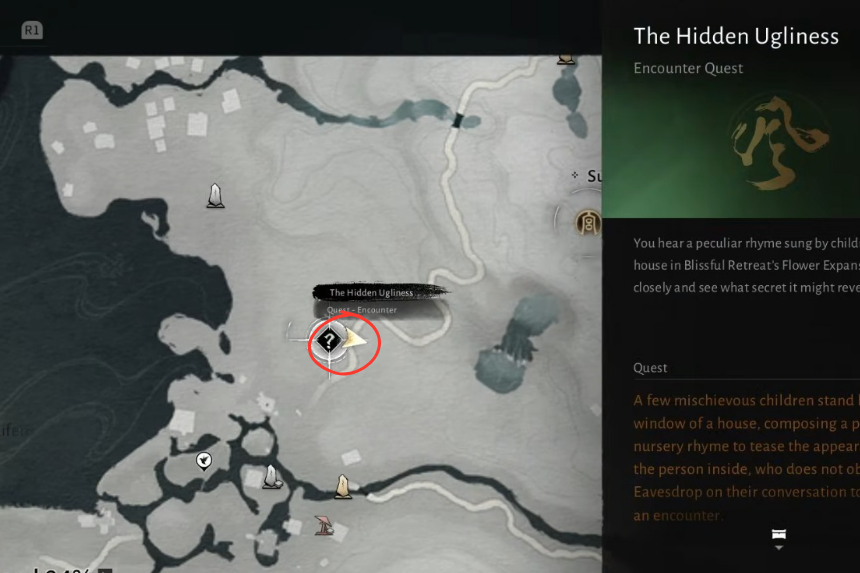
Task: Click the white bird pin map marker
Action: 204,461
